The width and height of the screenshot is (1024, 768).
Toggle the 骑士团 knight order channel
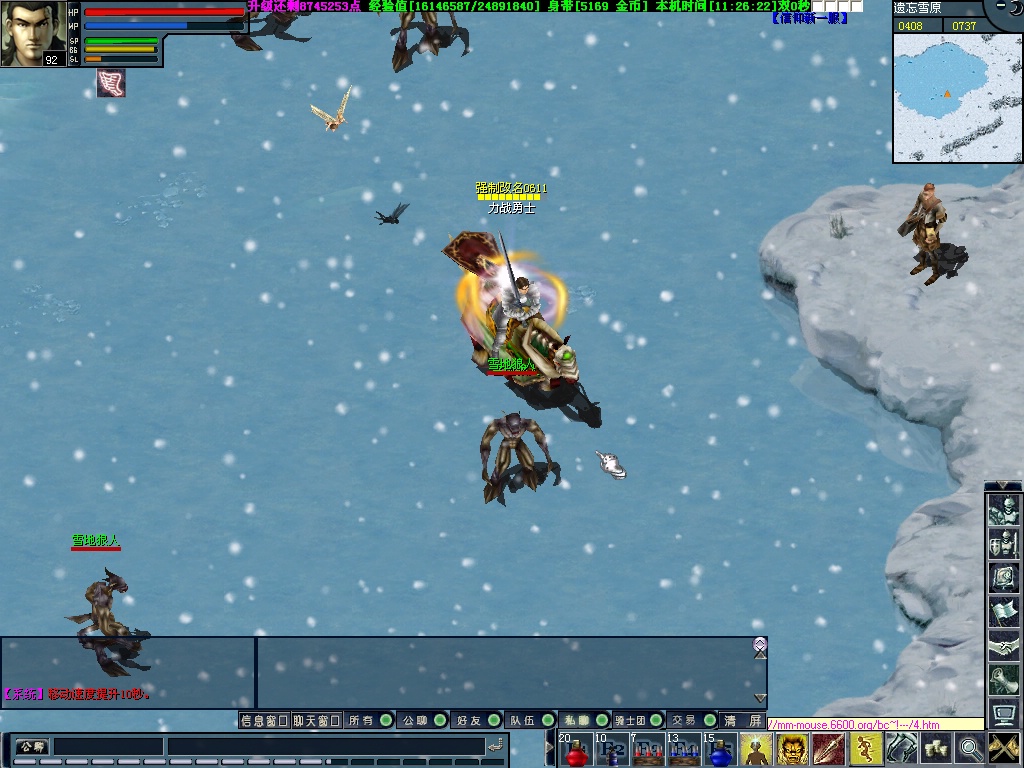(x=638, y=720)
